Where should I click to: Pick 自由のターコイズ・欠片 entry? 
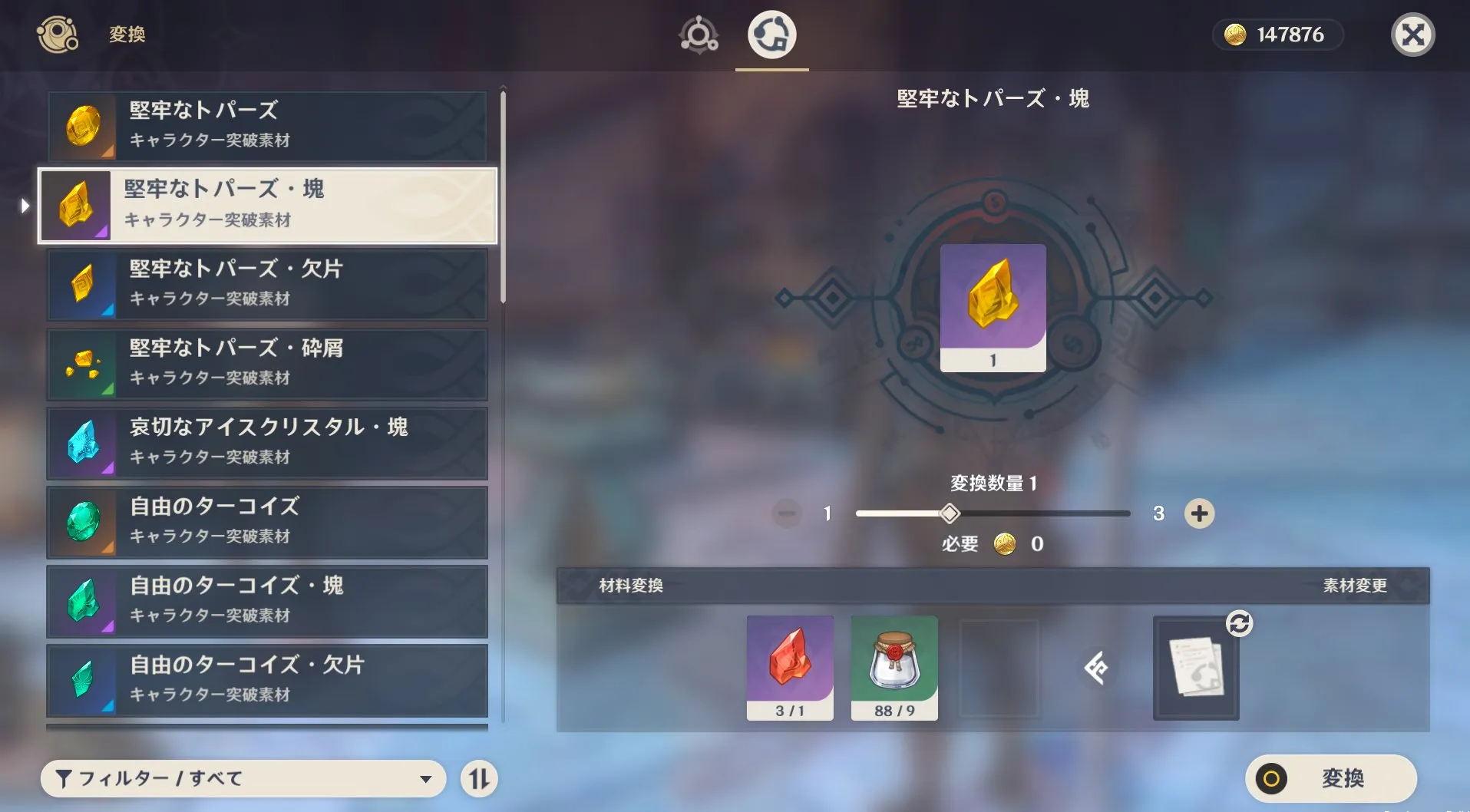pyautogui.click(x=267, y=680)
